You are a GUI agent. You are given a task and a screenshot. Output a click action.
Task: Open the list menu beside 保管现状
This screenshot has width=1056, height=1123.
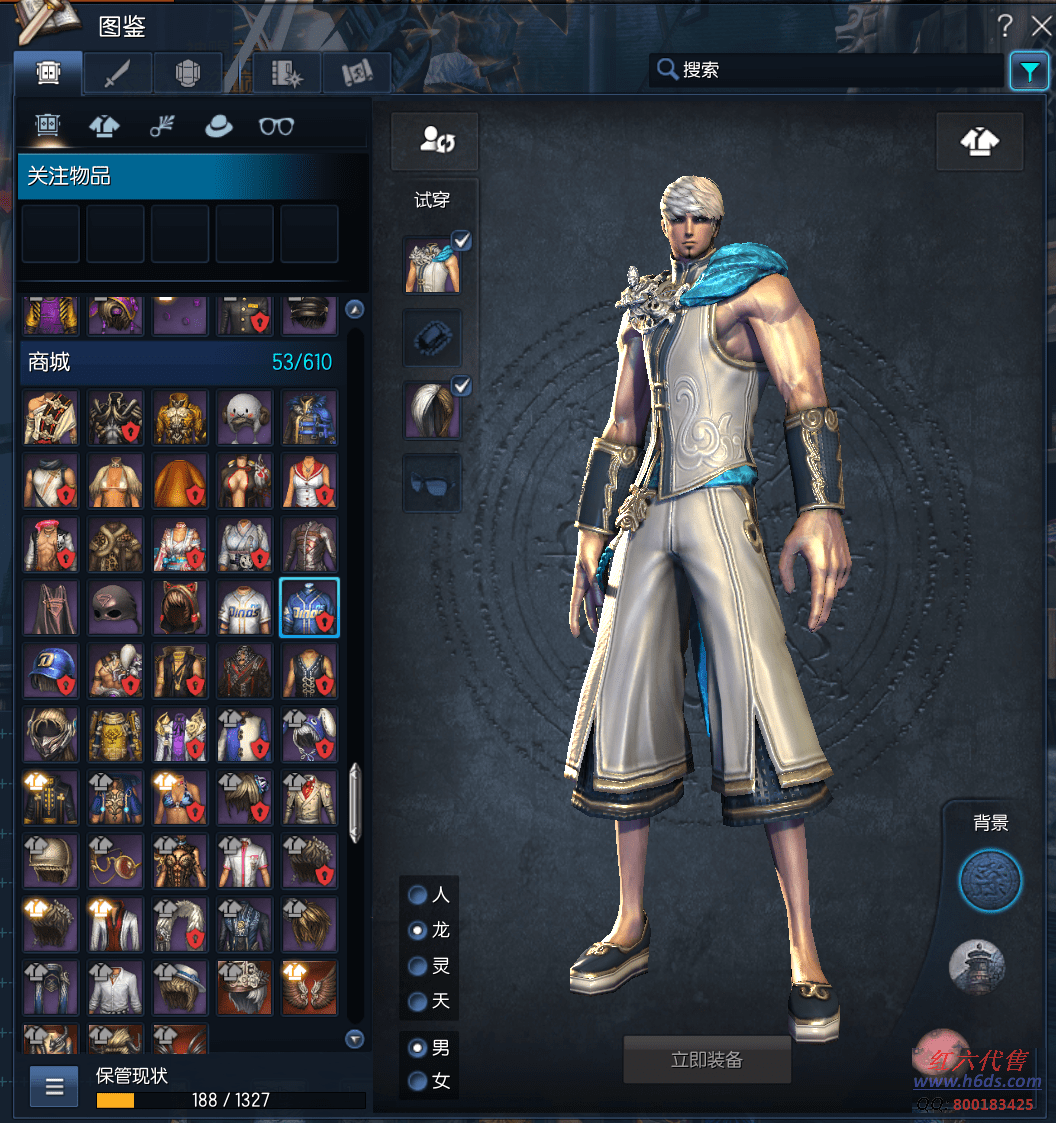[x=54, y=1086]
